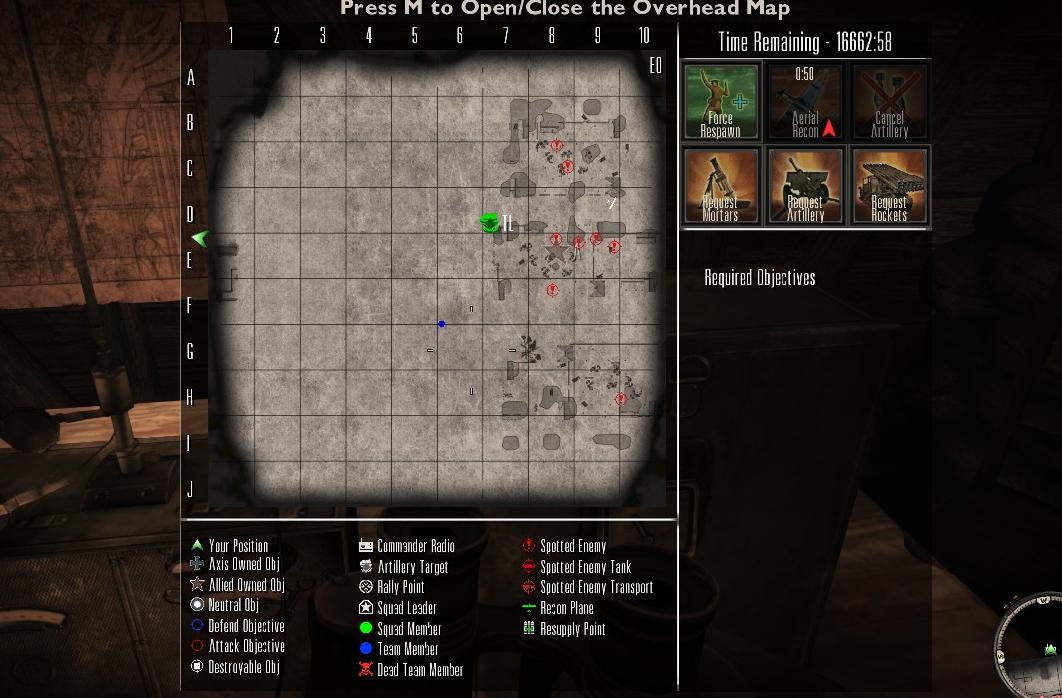Request Mortars fire support
This screenshot has height=698, width=1062.
coord(721,187)
